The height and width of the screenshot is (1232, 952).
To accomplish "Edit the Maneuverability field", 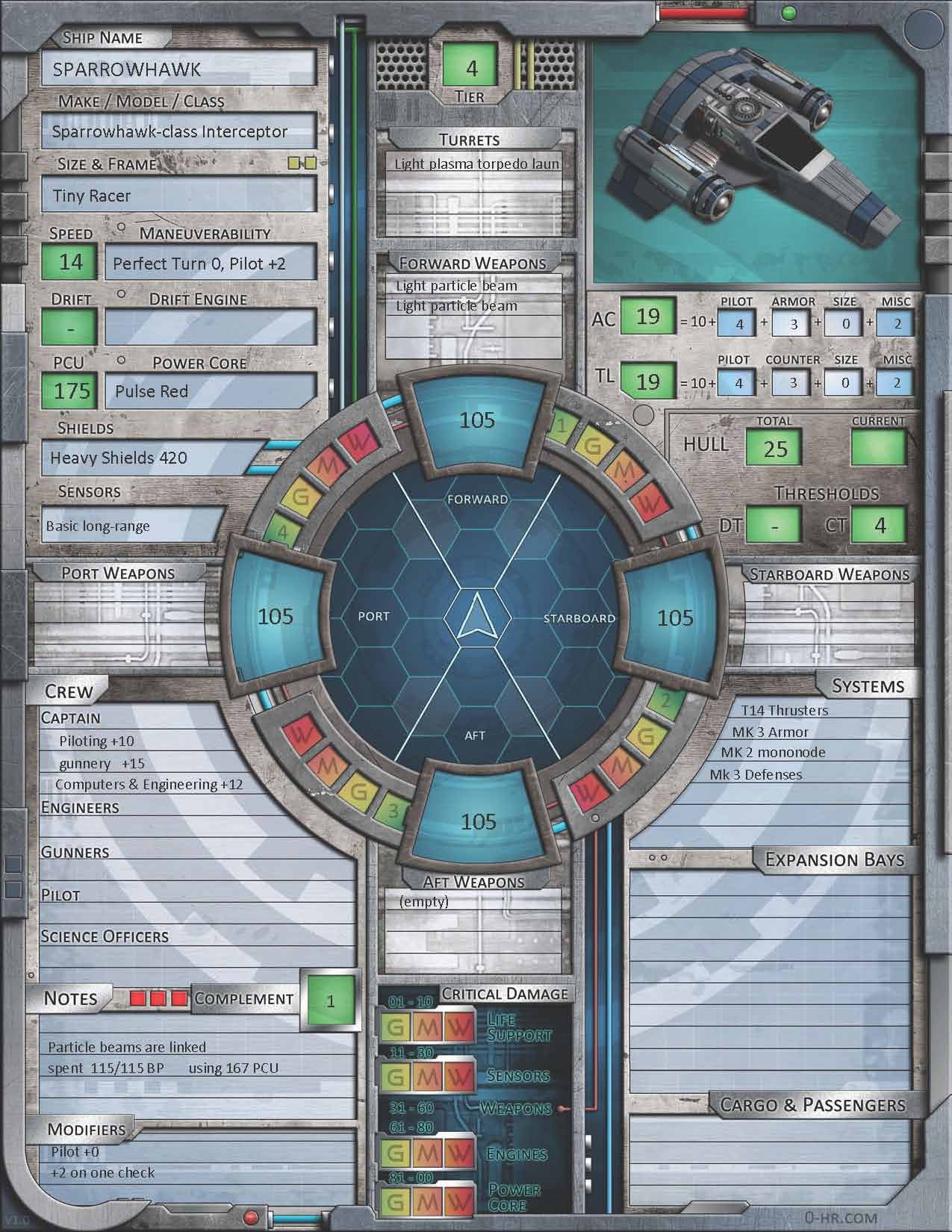I will pos(211,264).
